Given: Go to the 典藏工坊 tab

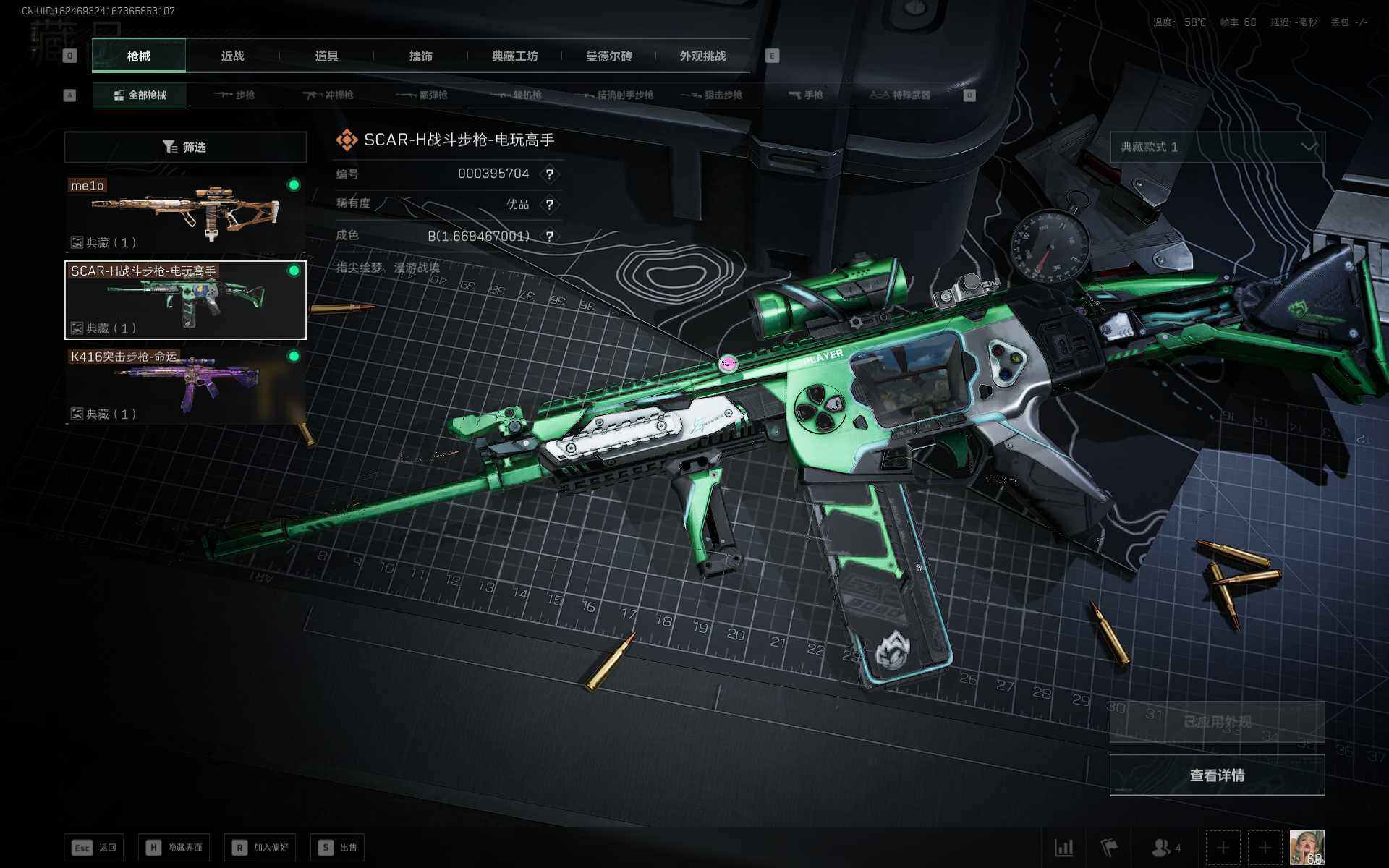Looking at the screenshot, I should (x=514, y=56).
